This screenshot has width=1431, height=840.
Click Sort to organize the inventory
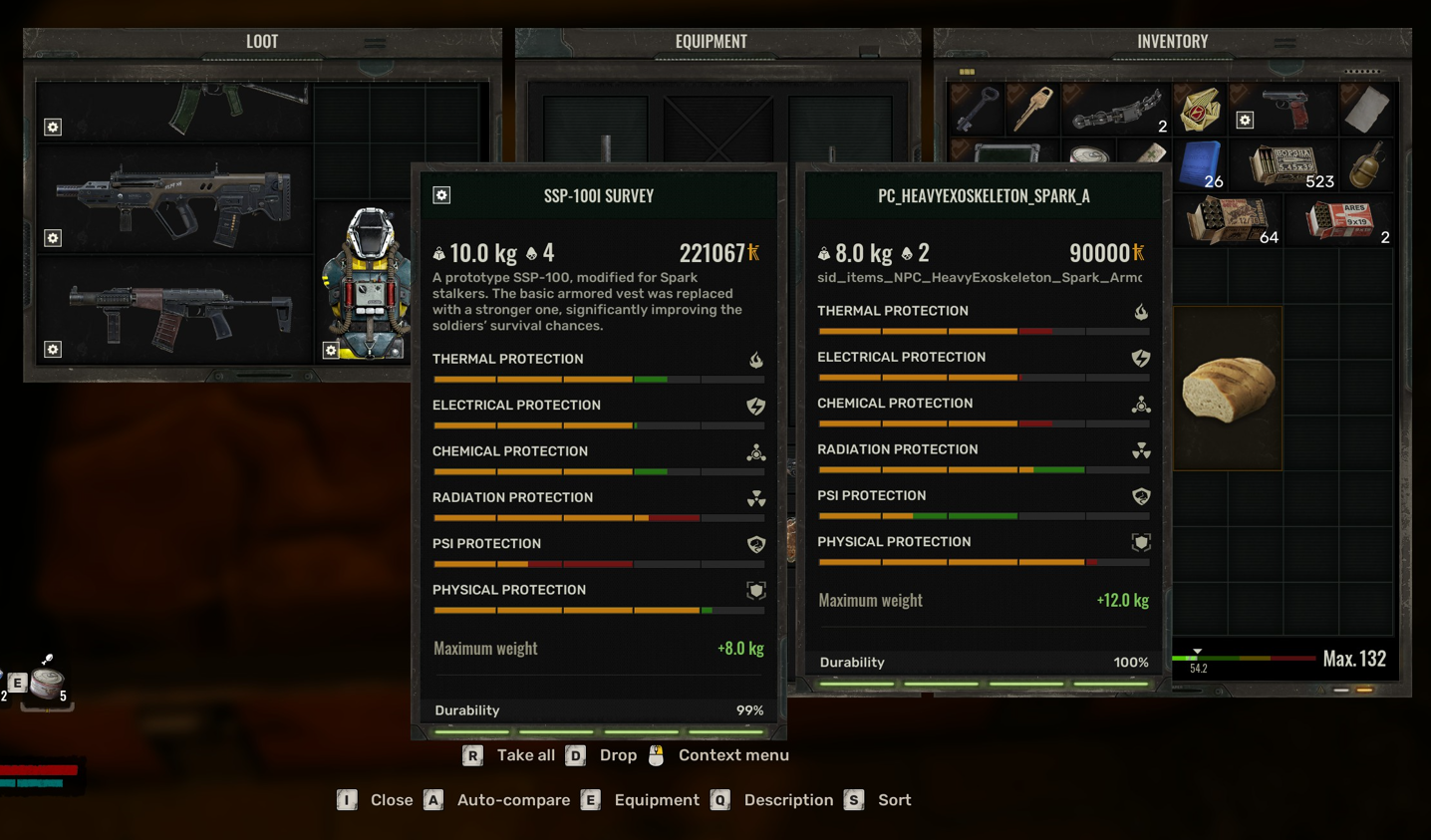[893, 799]
